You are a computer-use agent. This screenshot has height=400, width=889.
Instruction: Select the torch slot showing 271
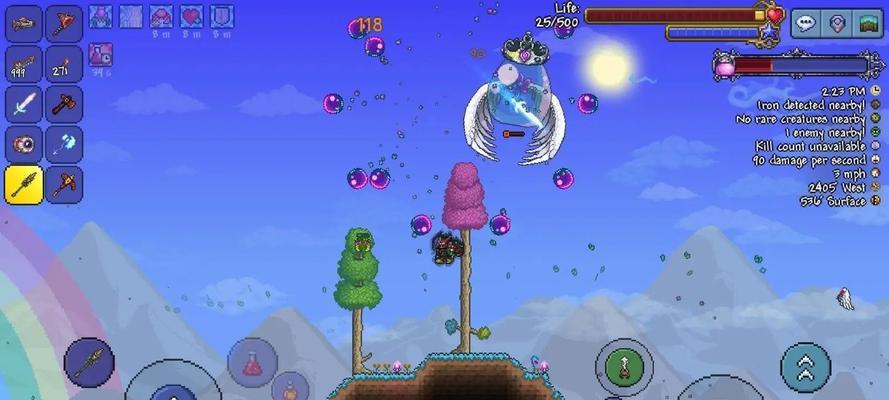[64, 64]
